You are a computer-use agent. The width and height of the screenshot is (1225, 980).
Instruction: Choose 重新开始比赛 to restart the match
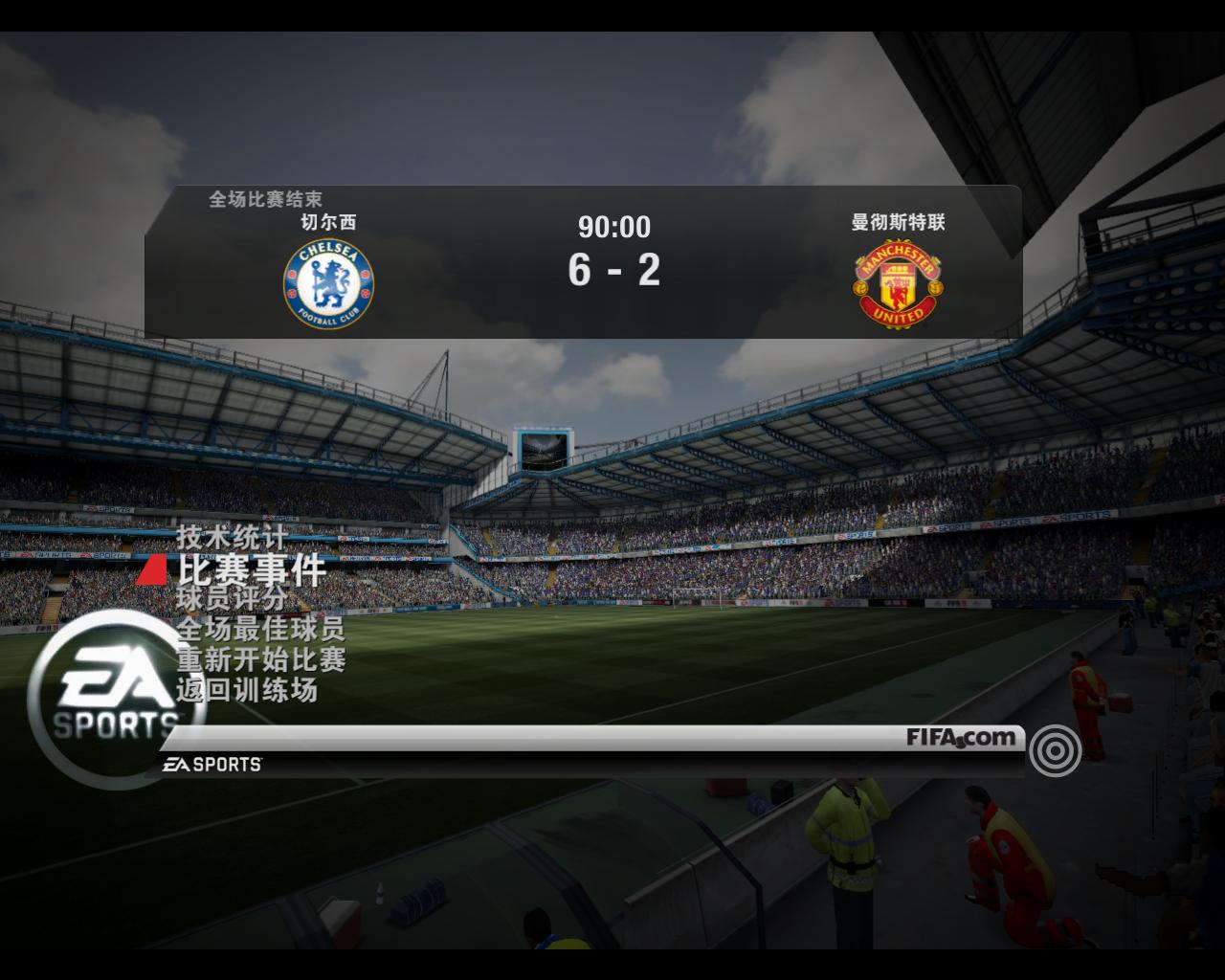click(260, 659)
